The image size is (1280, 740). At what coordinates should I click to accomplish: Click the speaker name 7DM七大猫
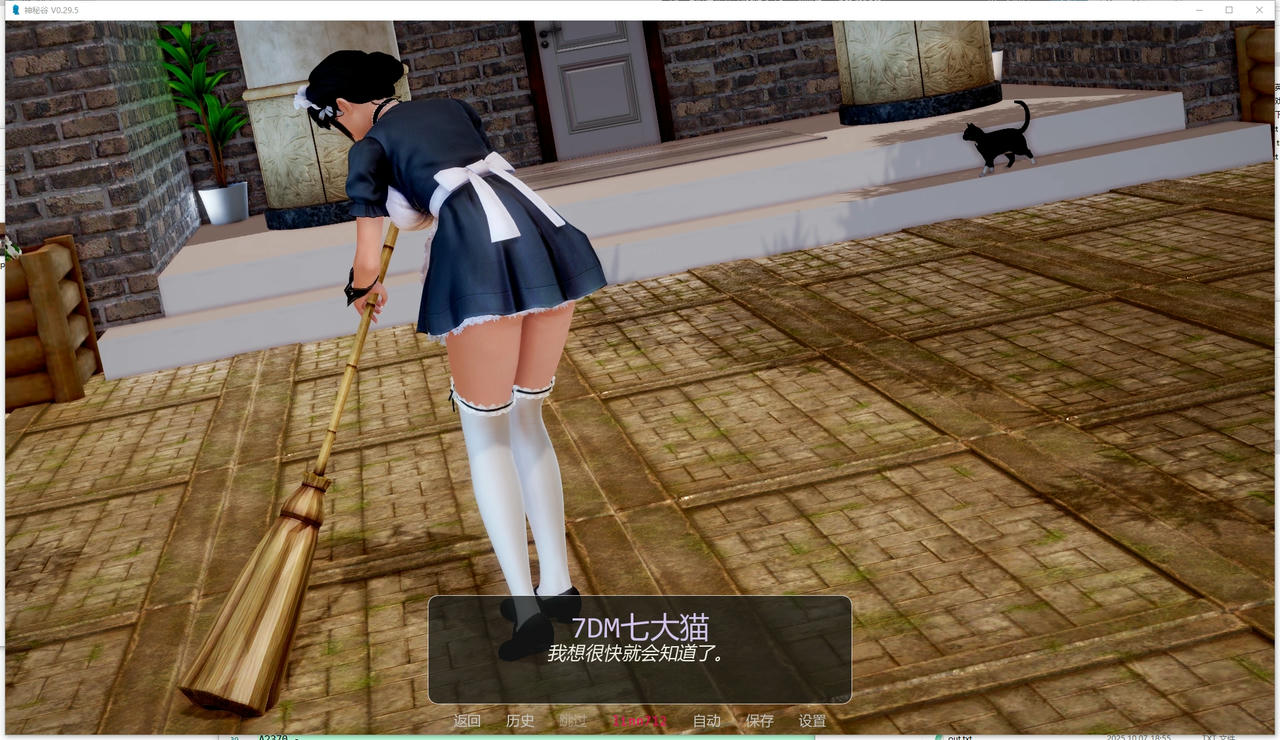click(x=640, y=627)
